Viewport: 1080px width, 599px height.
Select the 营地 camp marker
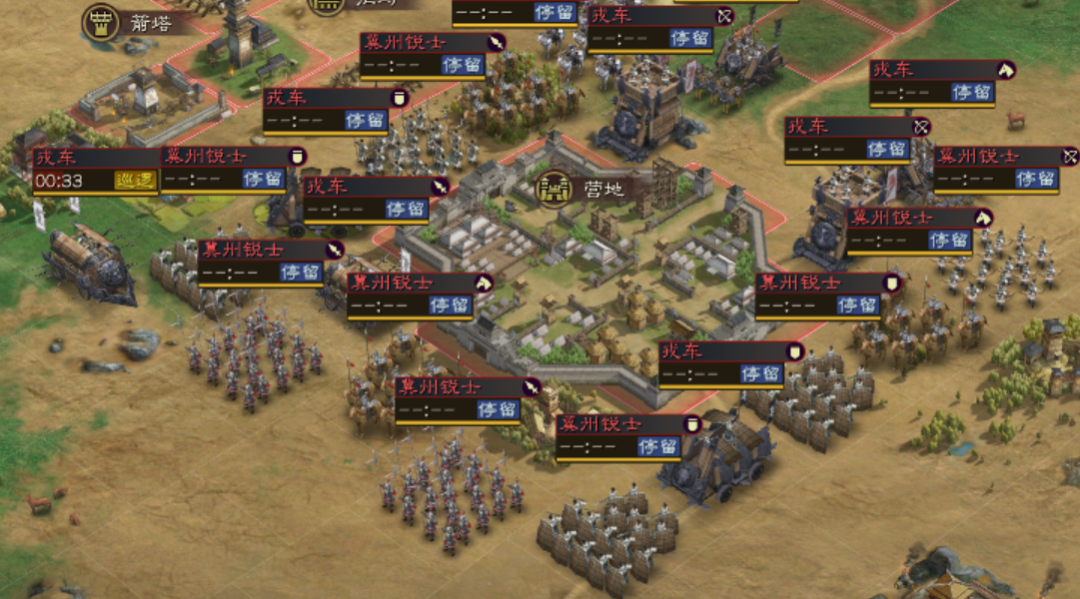pos(554,187)
